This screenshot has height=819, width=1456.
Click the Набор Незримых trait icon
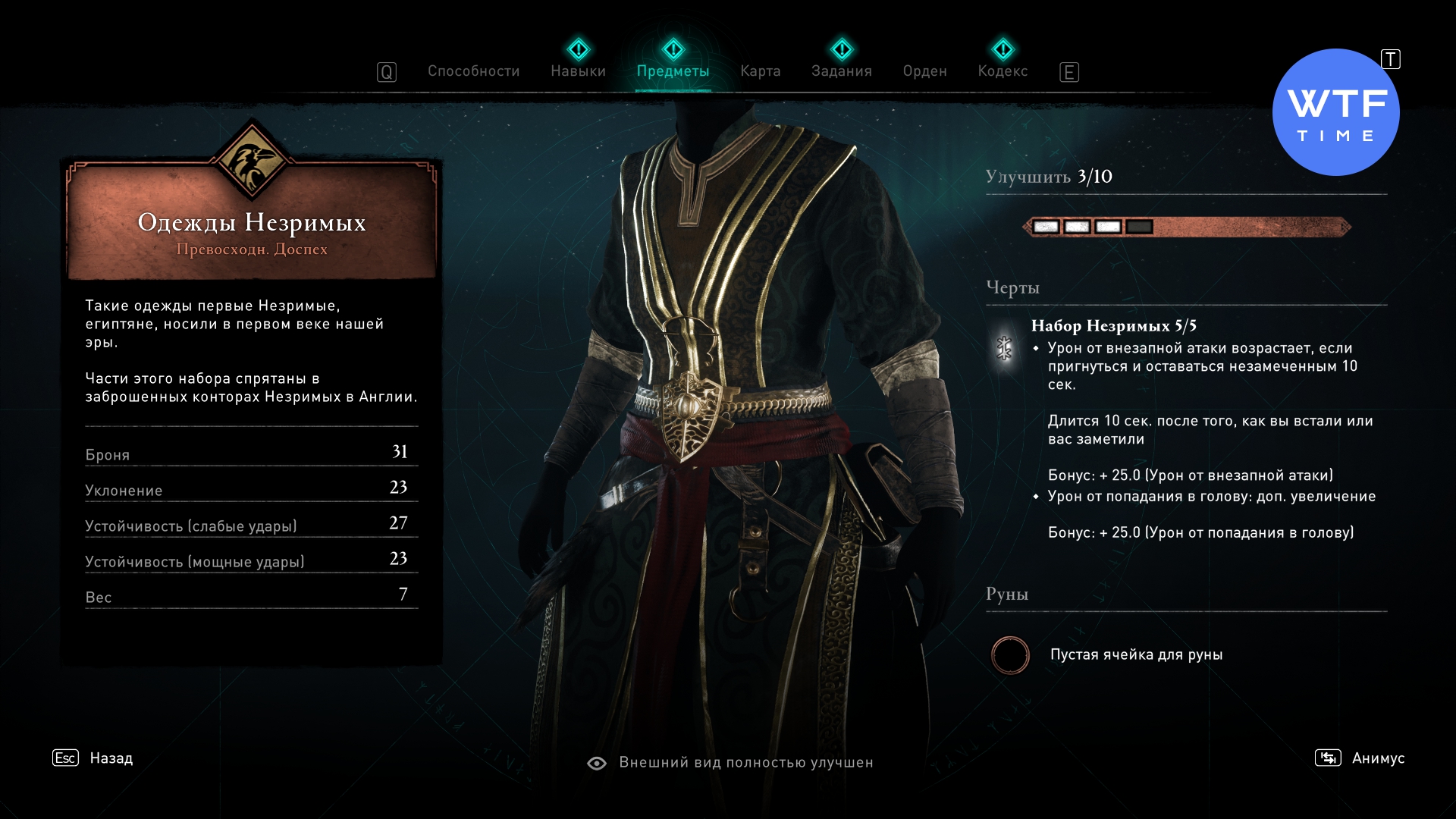(x=1004, y=348)
